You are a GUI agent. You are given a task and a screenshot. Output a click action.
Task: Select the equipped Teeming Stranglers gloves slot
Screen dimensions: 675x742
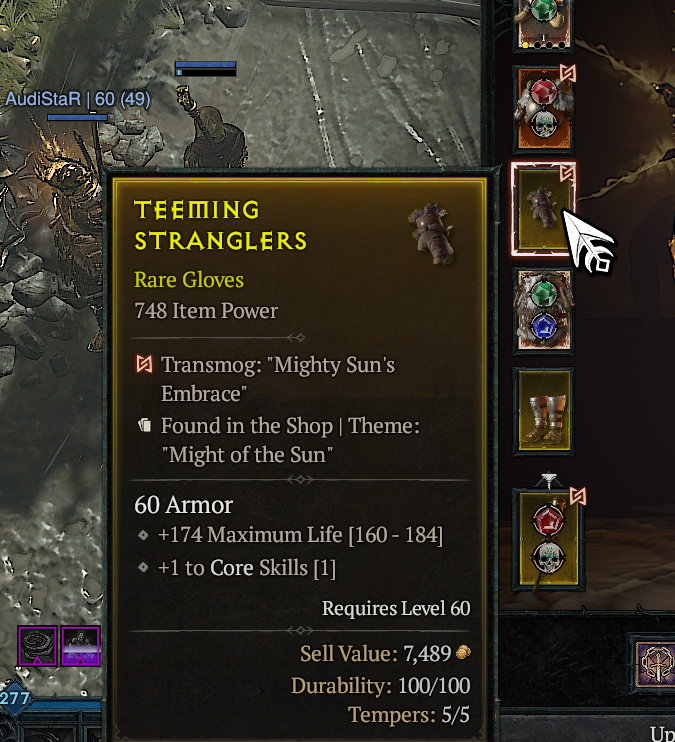coord(544,208)
